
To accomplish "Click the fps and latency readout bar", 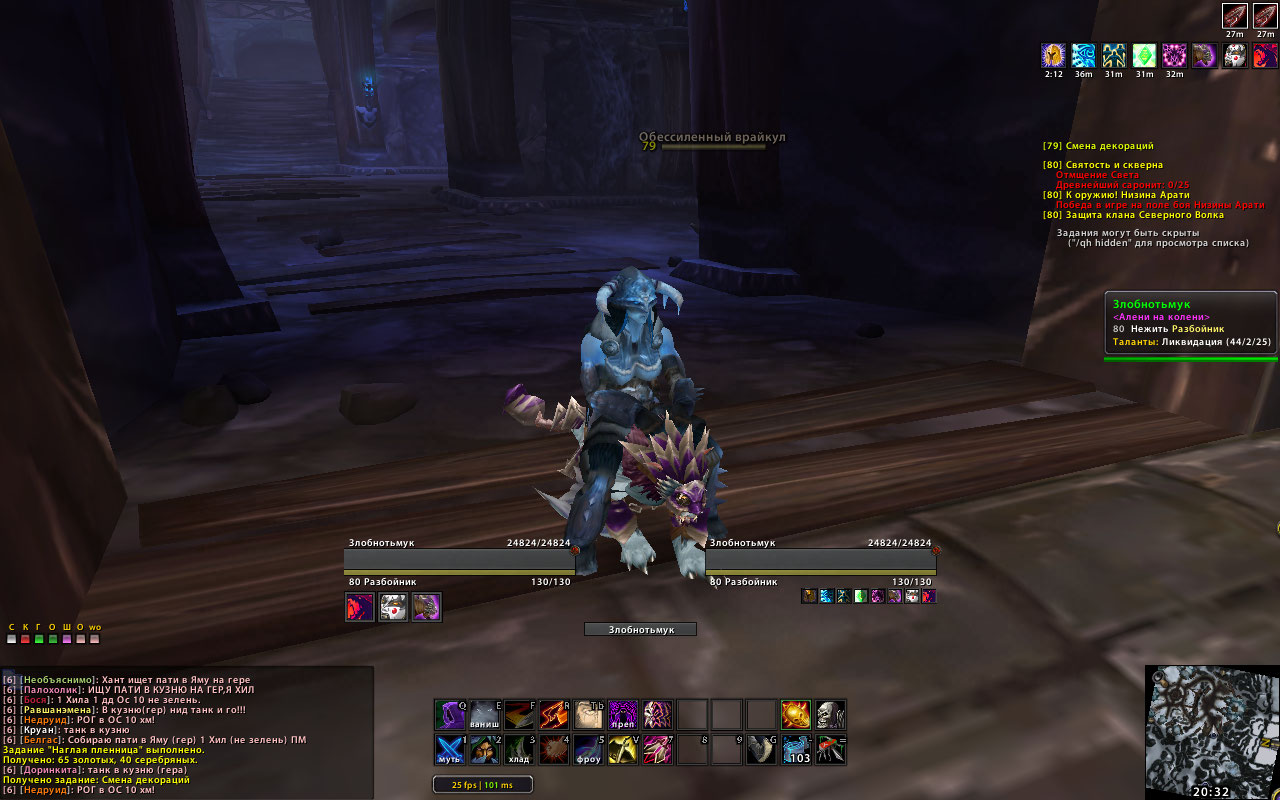I will tap(483, 785).
